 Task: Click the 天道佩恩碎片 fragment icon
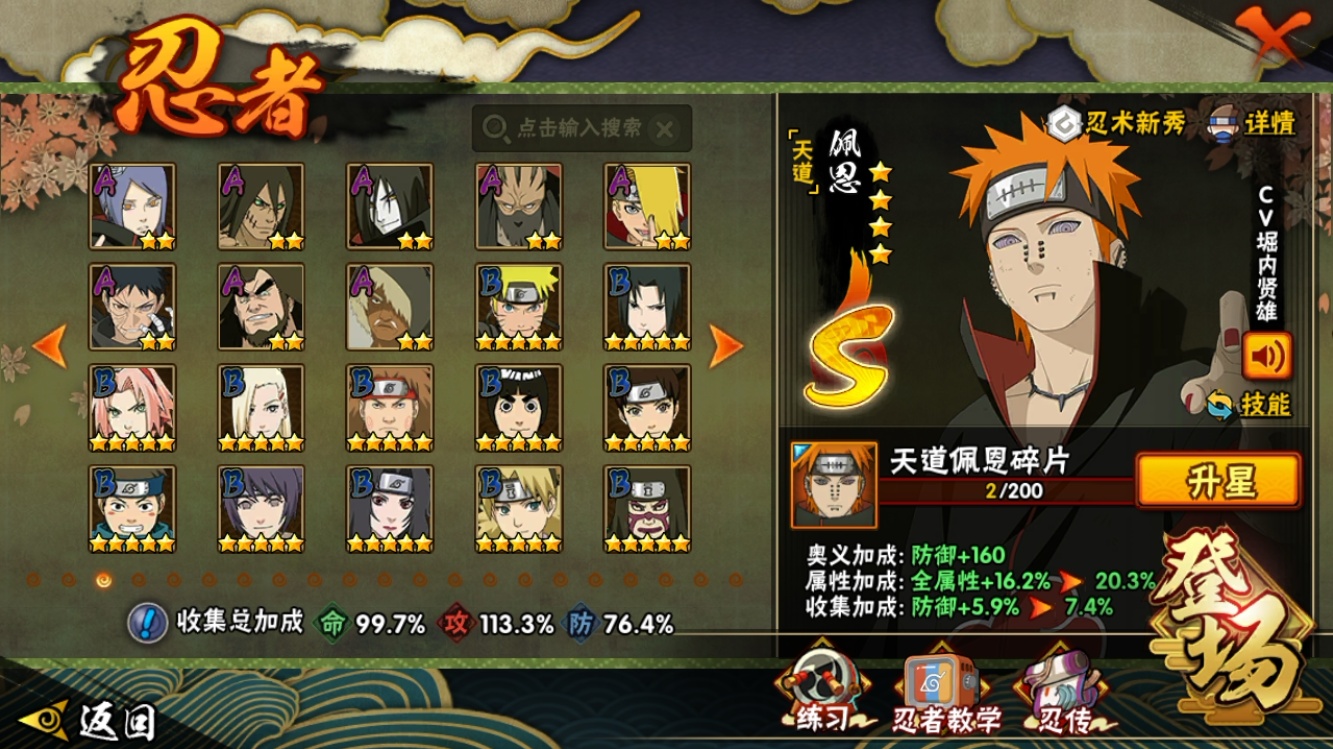tap(833, 486)
